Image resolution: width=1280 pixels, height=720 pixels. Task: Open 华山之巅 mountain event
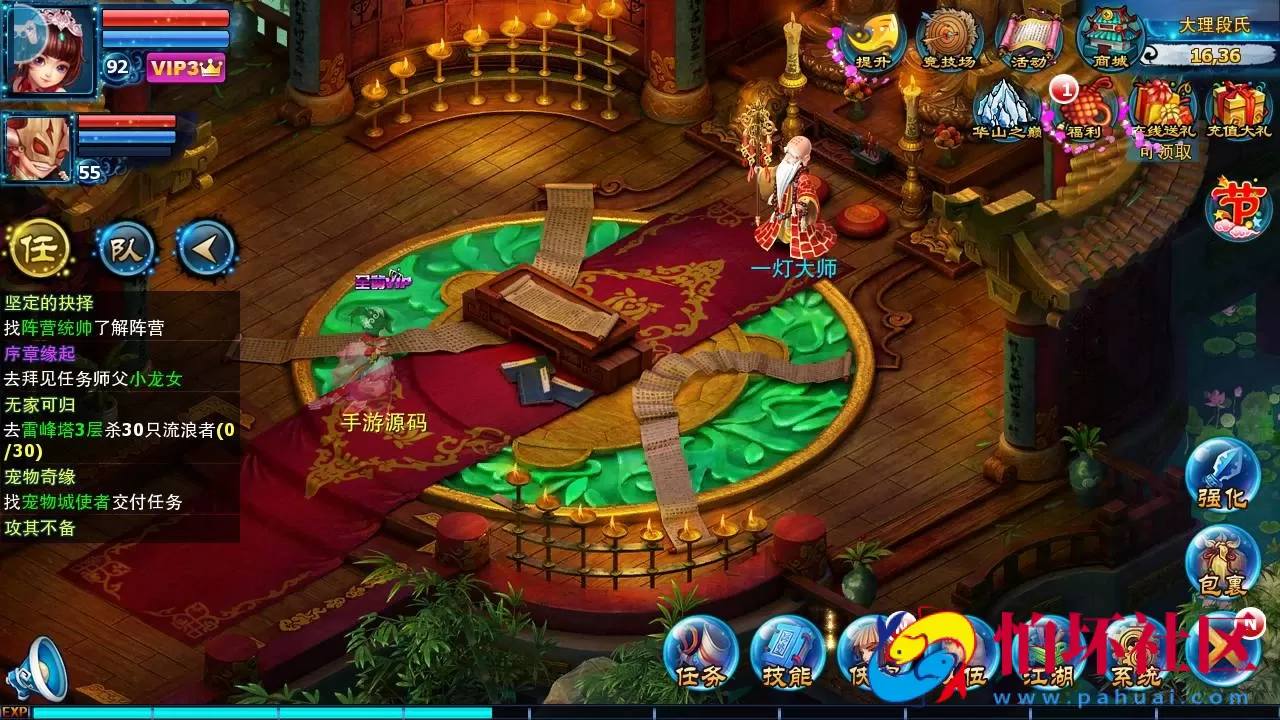click(1007, 110)
